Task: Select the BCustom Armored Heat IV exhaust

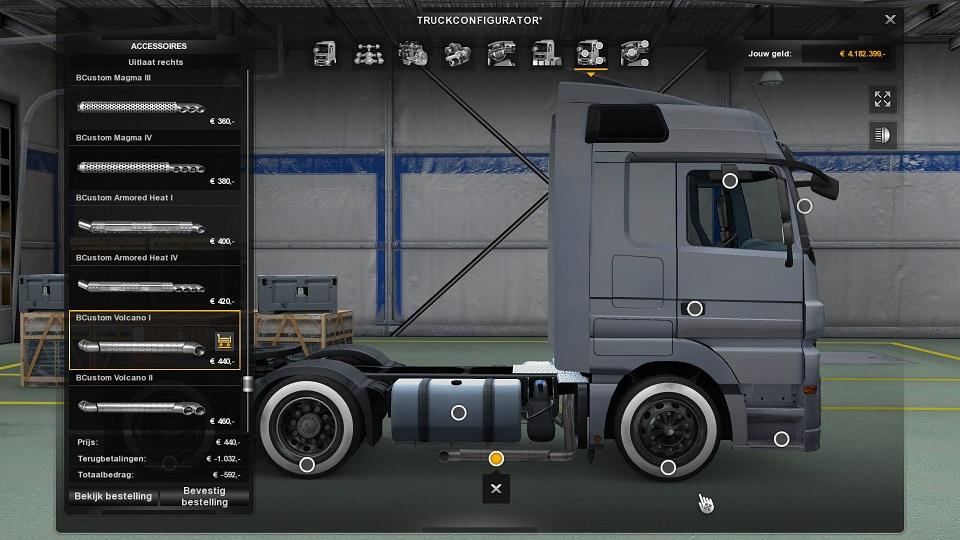Action: [x=154, y=287]
